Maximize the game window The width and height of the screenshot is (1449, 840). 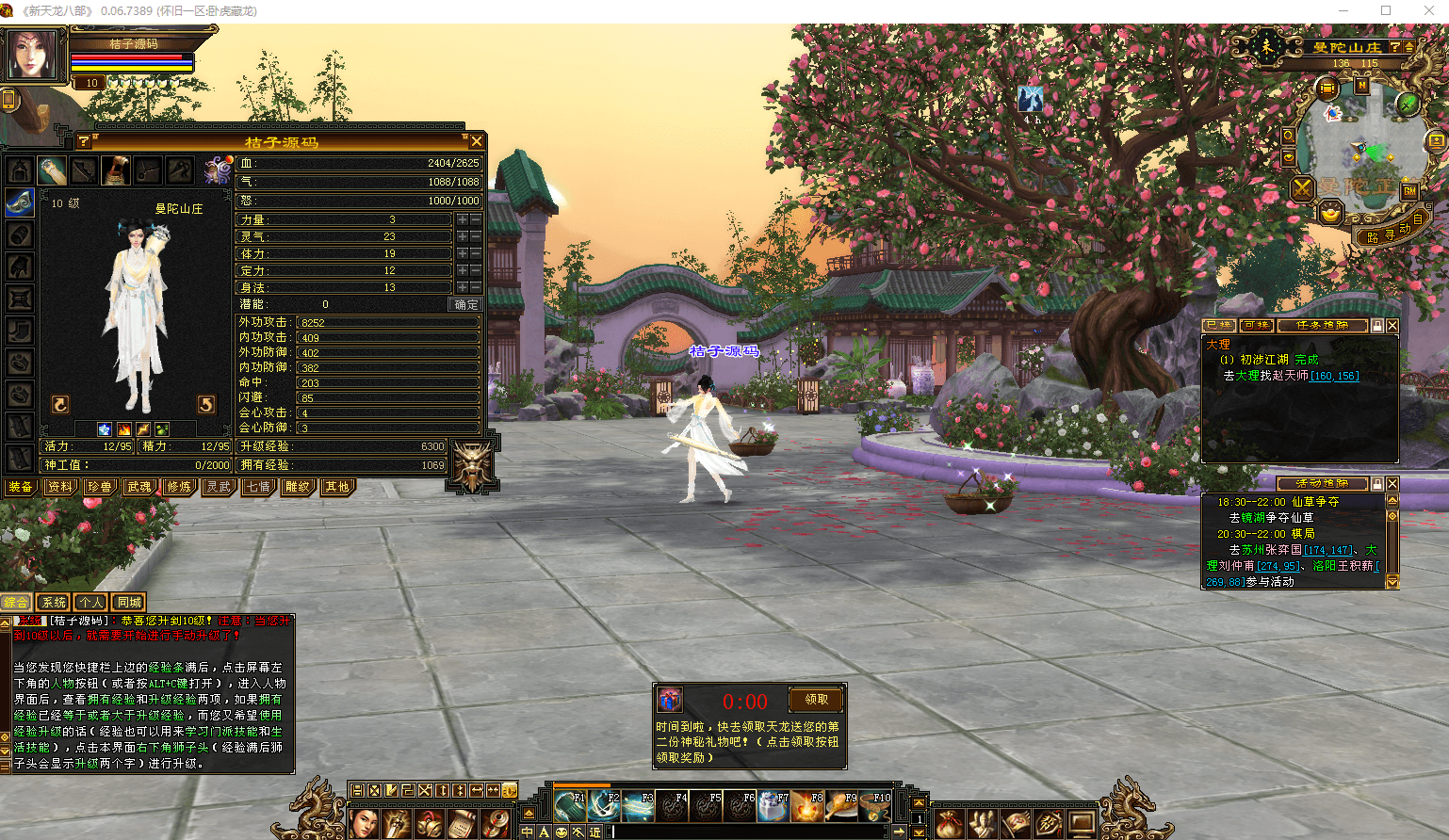[1386, 10]
